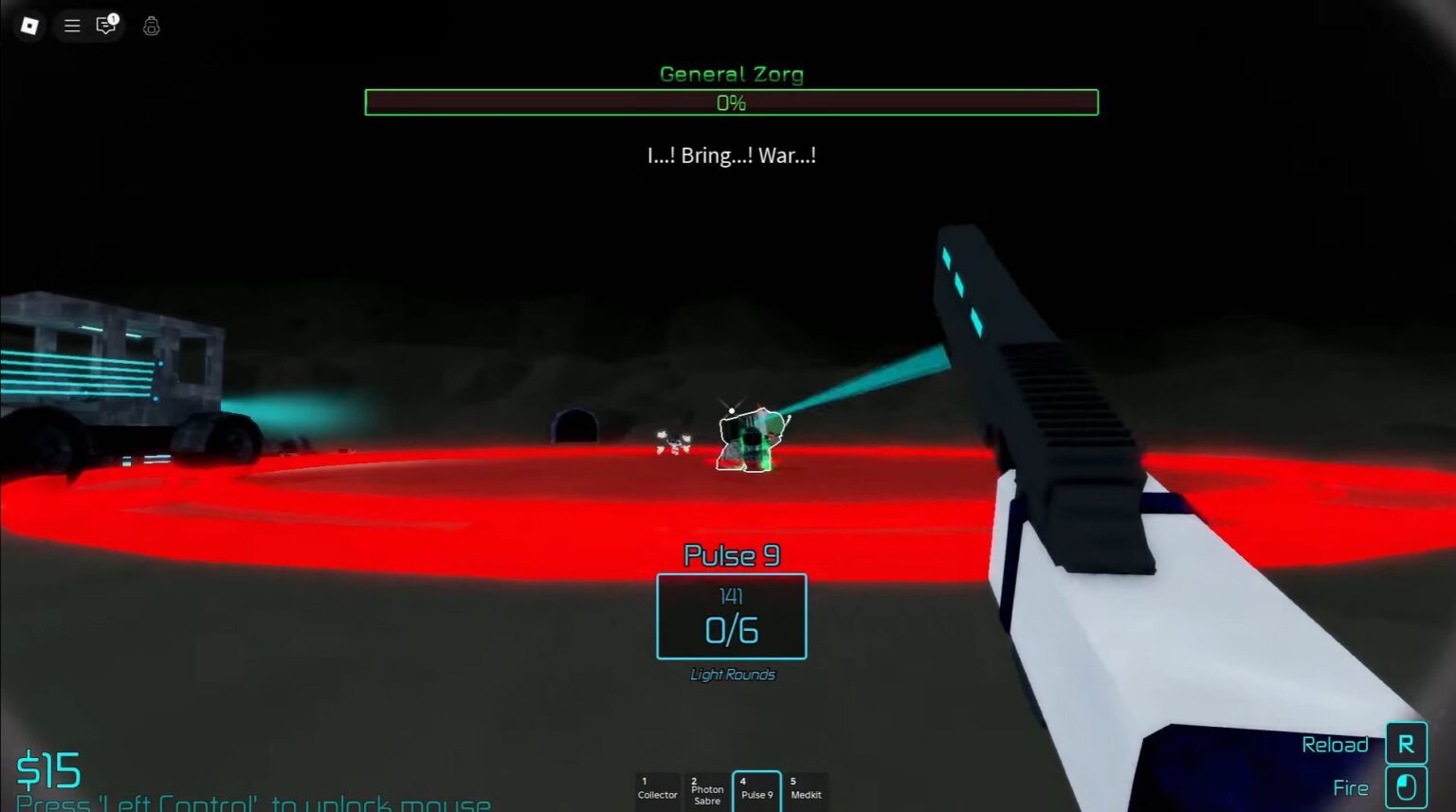
Task: Click the boss dialogue text I...! Bring...! War...!
Action: pos(731,155)
